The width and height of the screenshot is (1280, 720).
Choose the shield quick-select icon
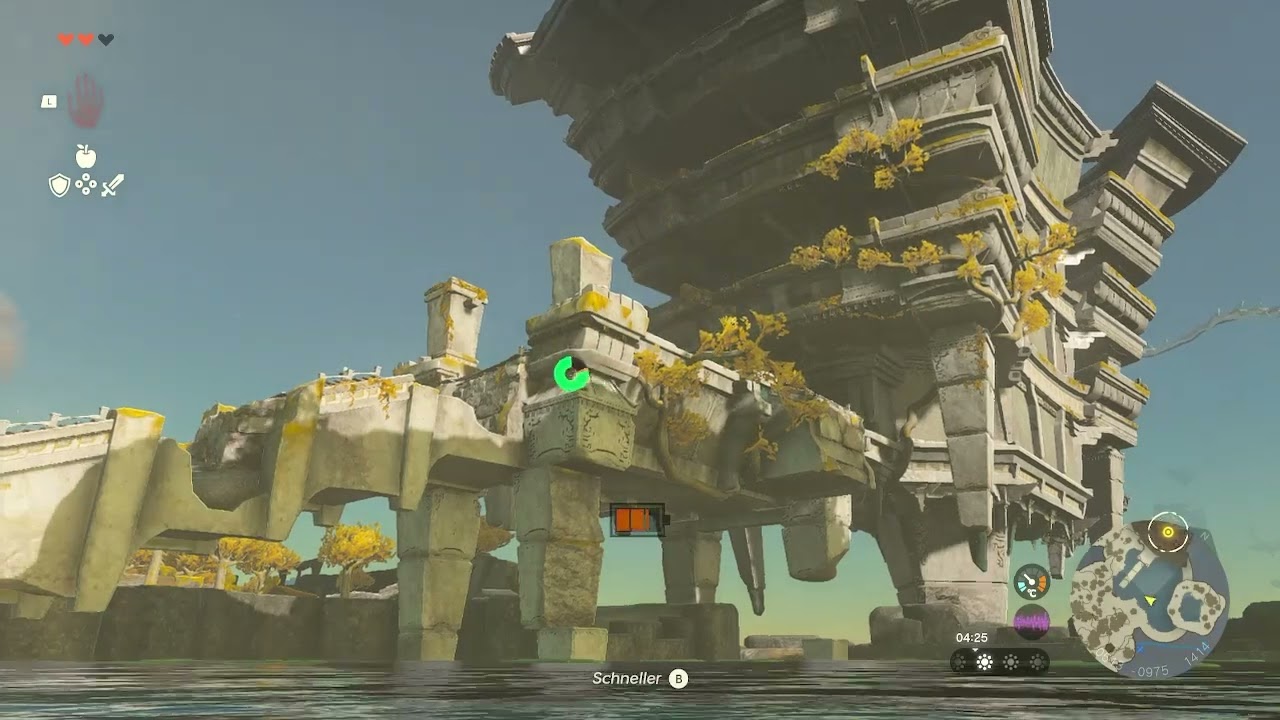click(x=59, y=185)
